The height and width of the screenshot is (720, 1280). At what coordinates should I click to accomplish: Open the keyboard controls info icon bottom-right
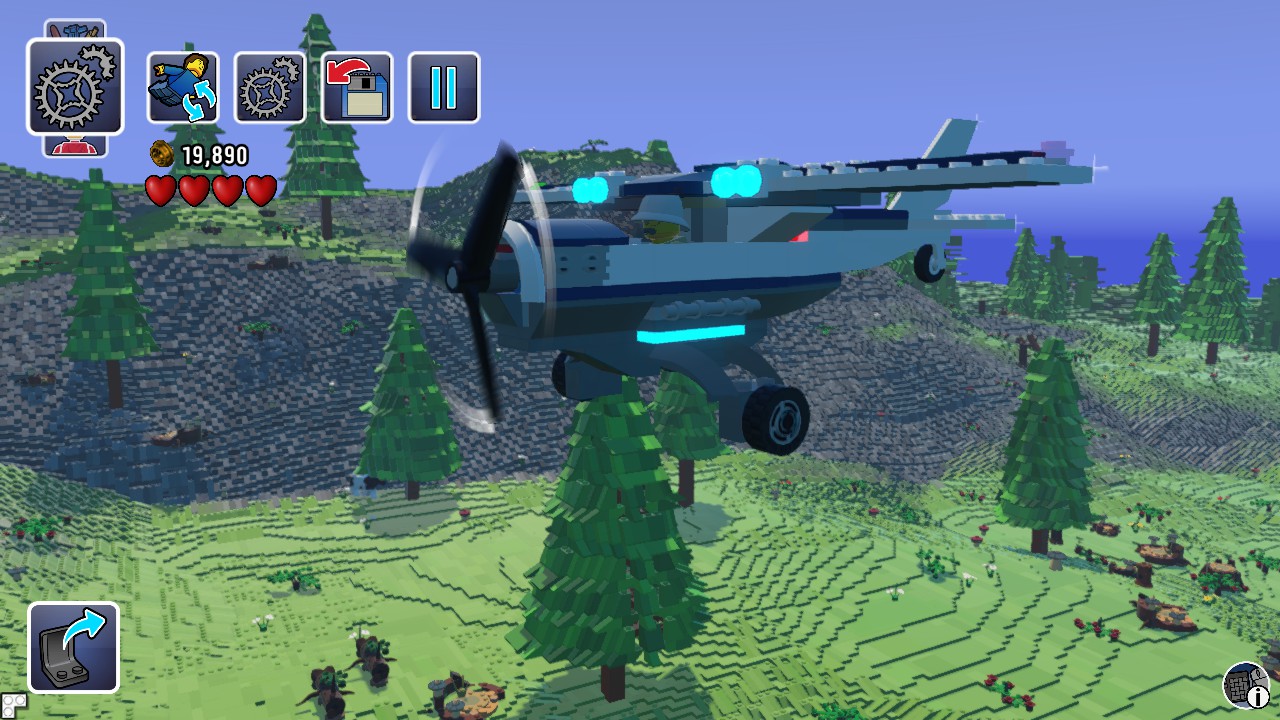(1244, 687)
